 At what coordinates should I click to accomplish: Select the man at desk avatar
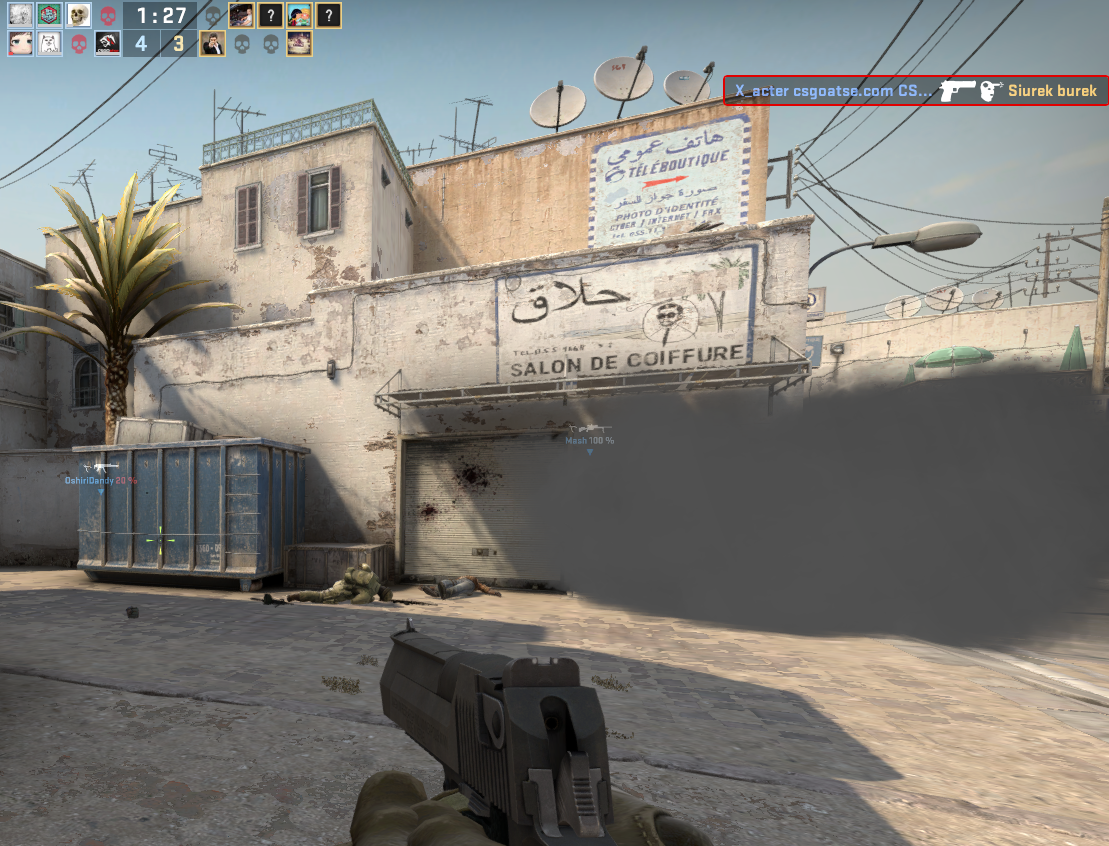coord(241,15)
